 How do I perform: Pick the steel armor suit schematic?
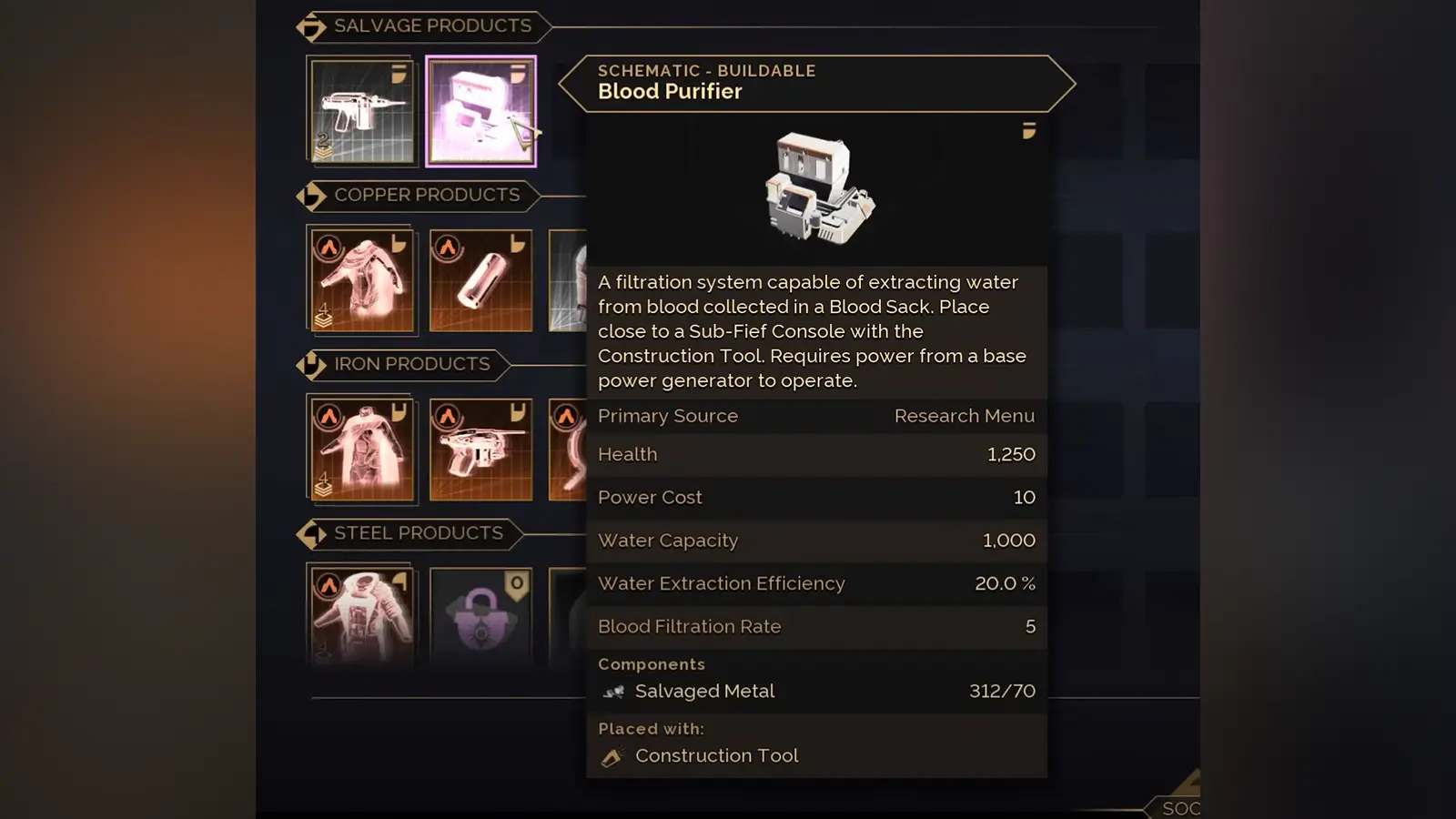[362, 614]
